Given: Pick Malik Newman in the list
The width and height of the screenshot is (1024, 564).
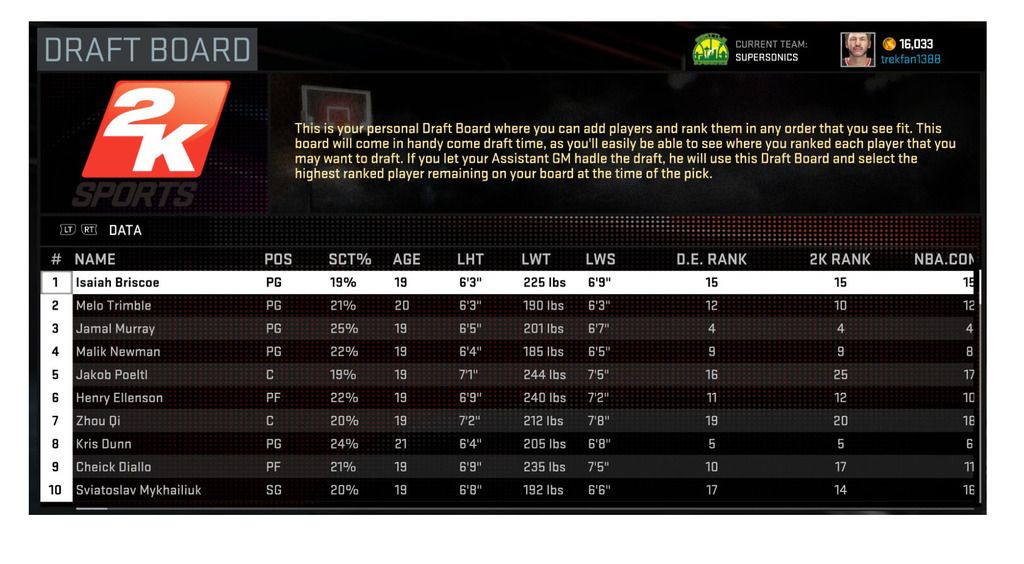Looking at the screenshot, I should pos(117,352).
